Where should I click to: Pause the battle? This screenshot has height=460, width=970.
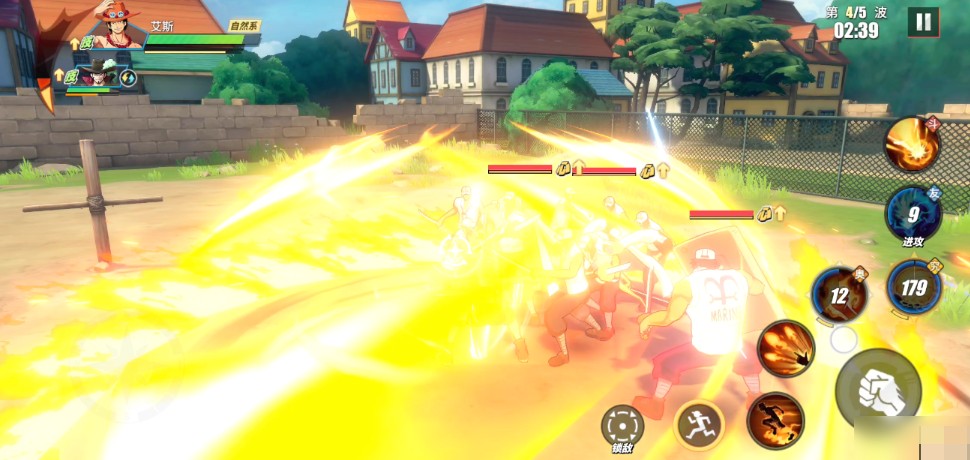click(x=923, y=21)
